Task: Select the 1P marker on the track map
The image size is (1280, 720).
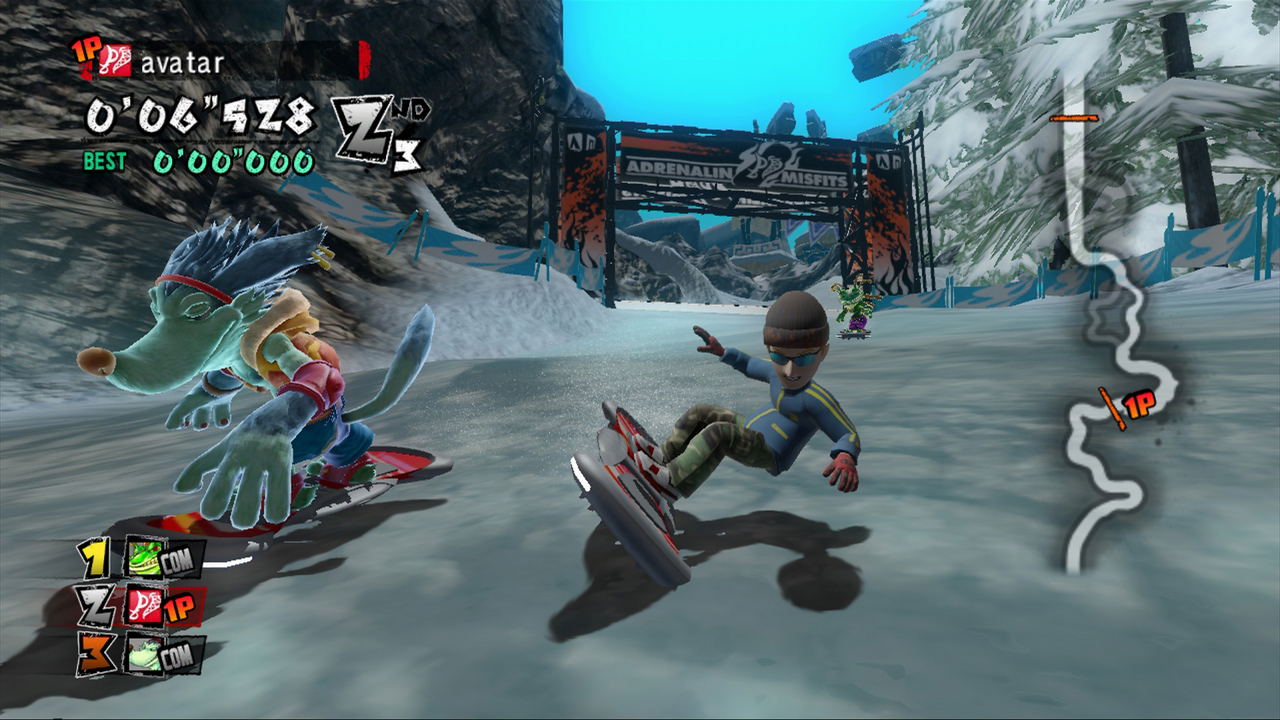Action: (x=1128, y=405)
